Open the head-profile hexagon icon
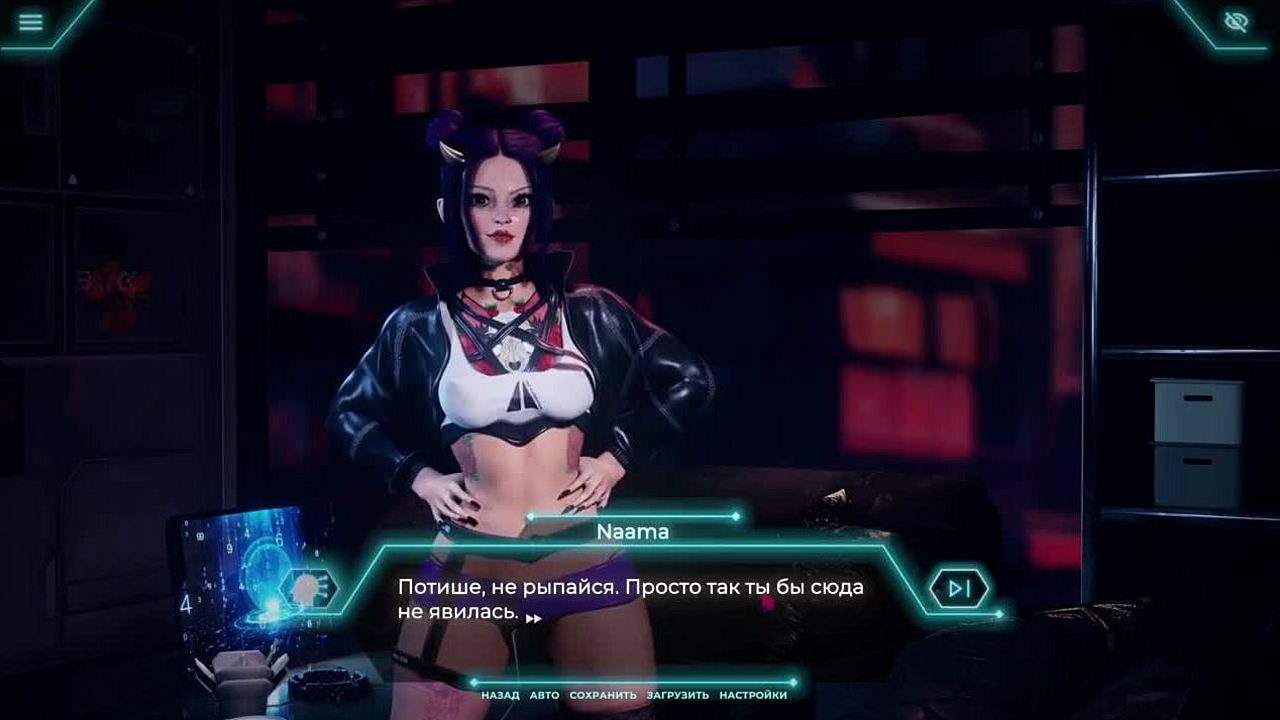The height and width of the screenshot is (720, 1280). 309,588
